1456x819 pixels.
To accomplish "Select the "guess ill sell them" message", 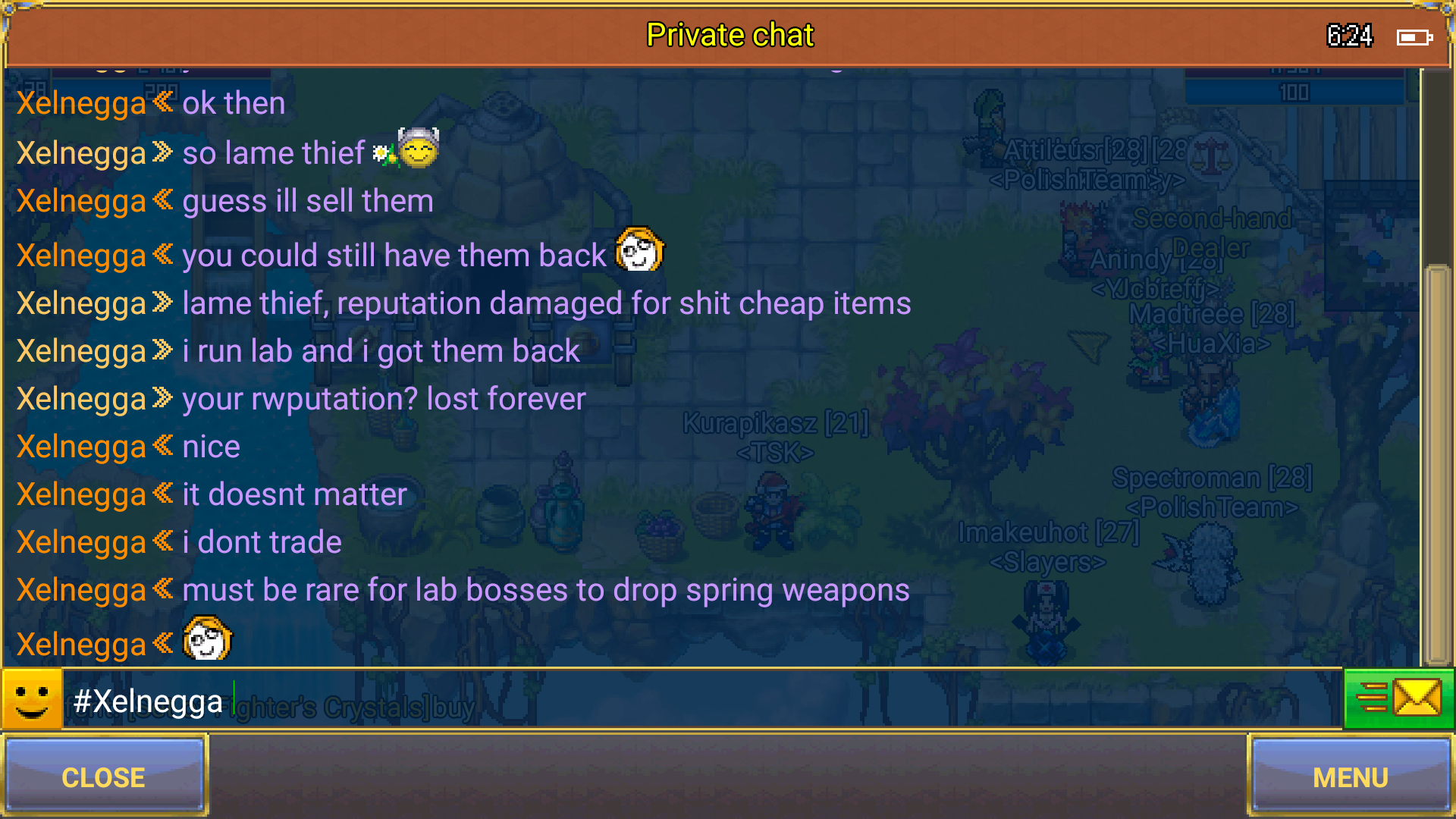I will pyautogui.click(x=307, y=202).
